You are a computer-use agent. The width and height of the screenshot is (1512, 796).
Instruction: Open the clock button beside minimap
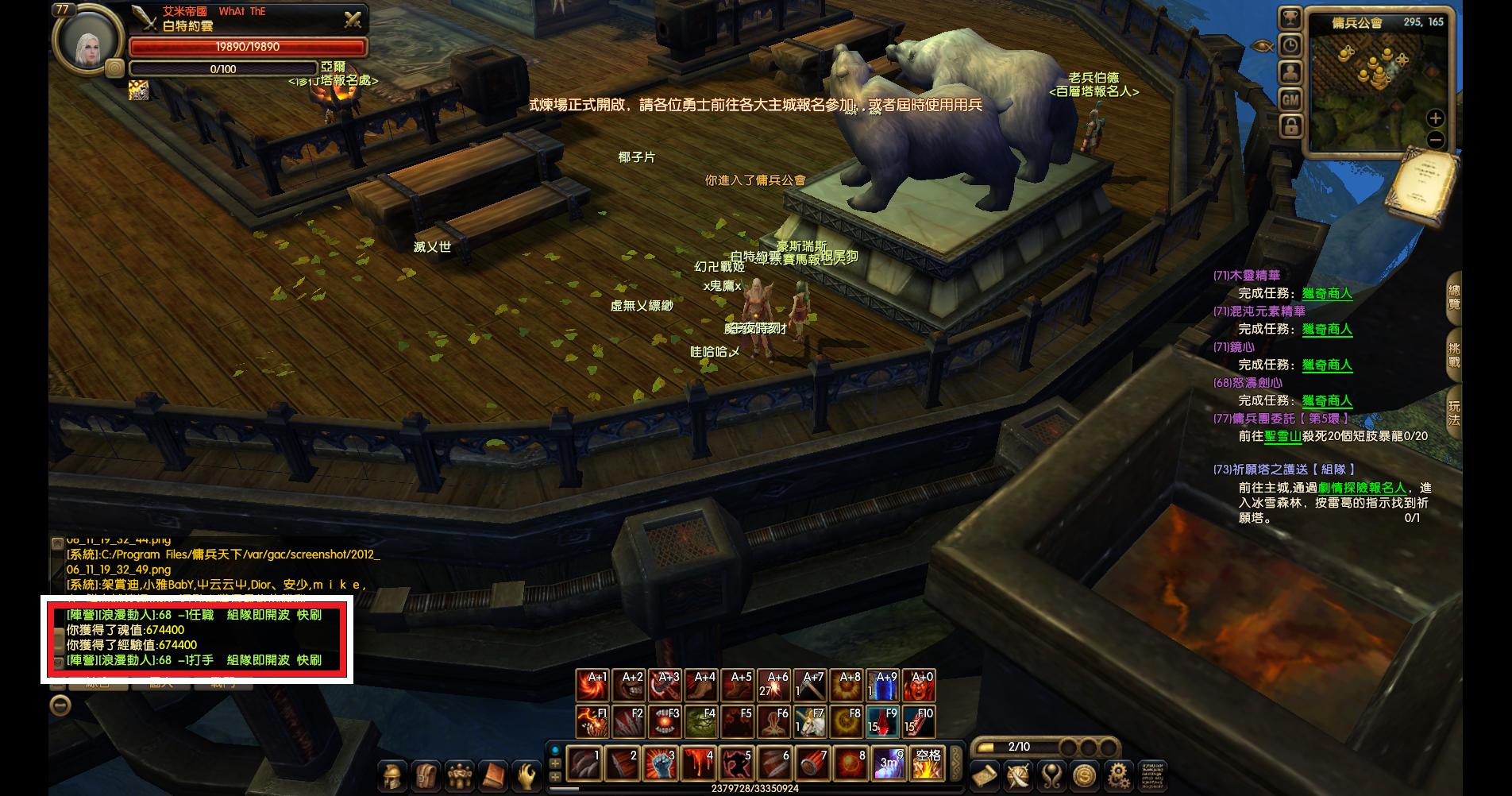[x=1290, y=45]
